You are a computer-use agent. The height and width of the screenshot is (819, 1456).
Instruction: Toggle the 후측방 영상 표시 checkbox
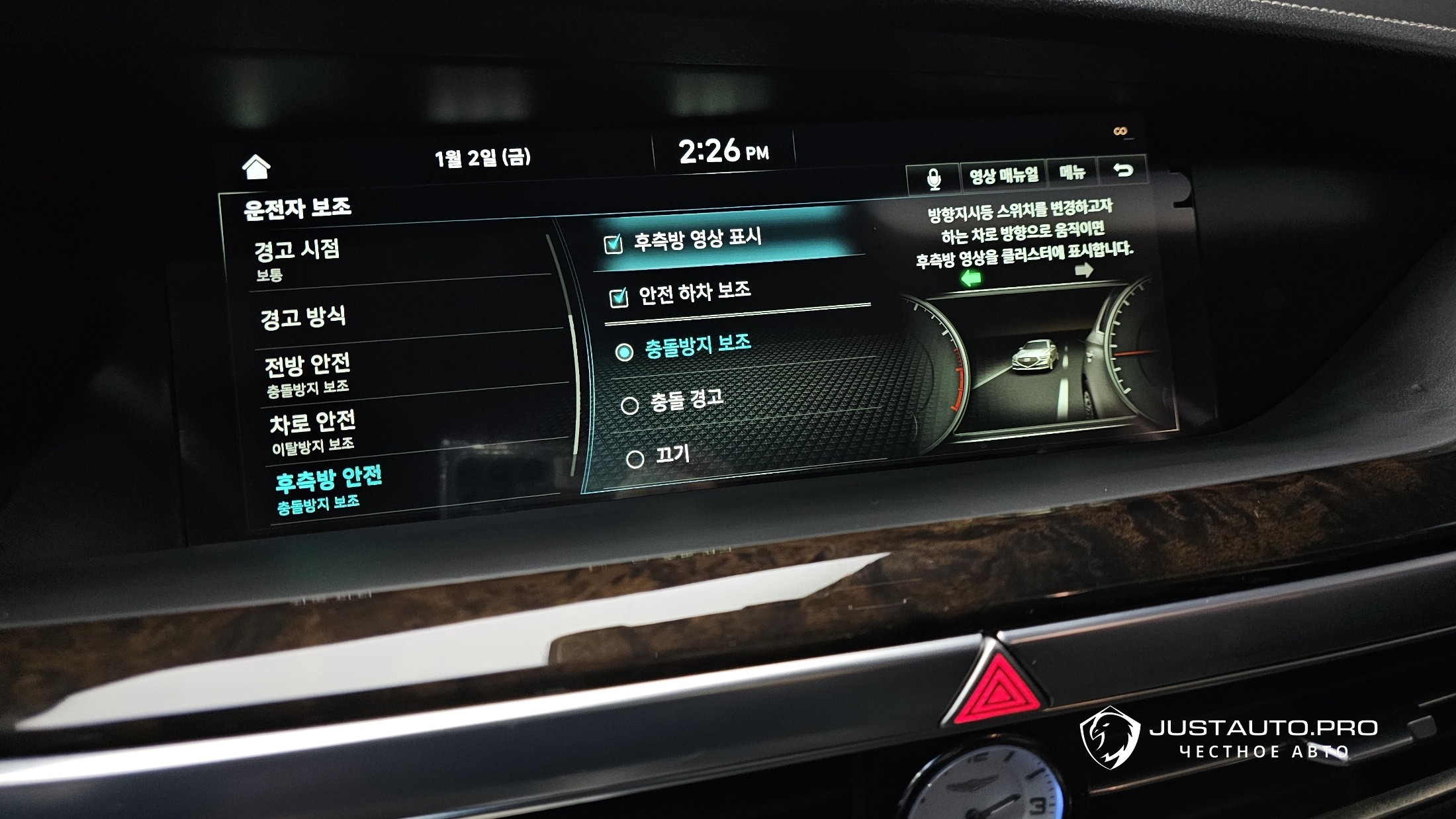click(614, 244)
